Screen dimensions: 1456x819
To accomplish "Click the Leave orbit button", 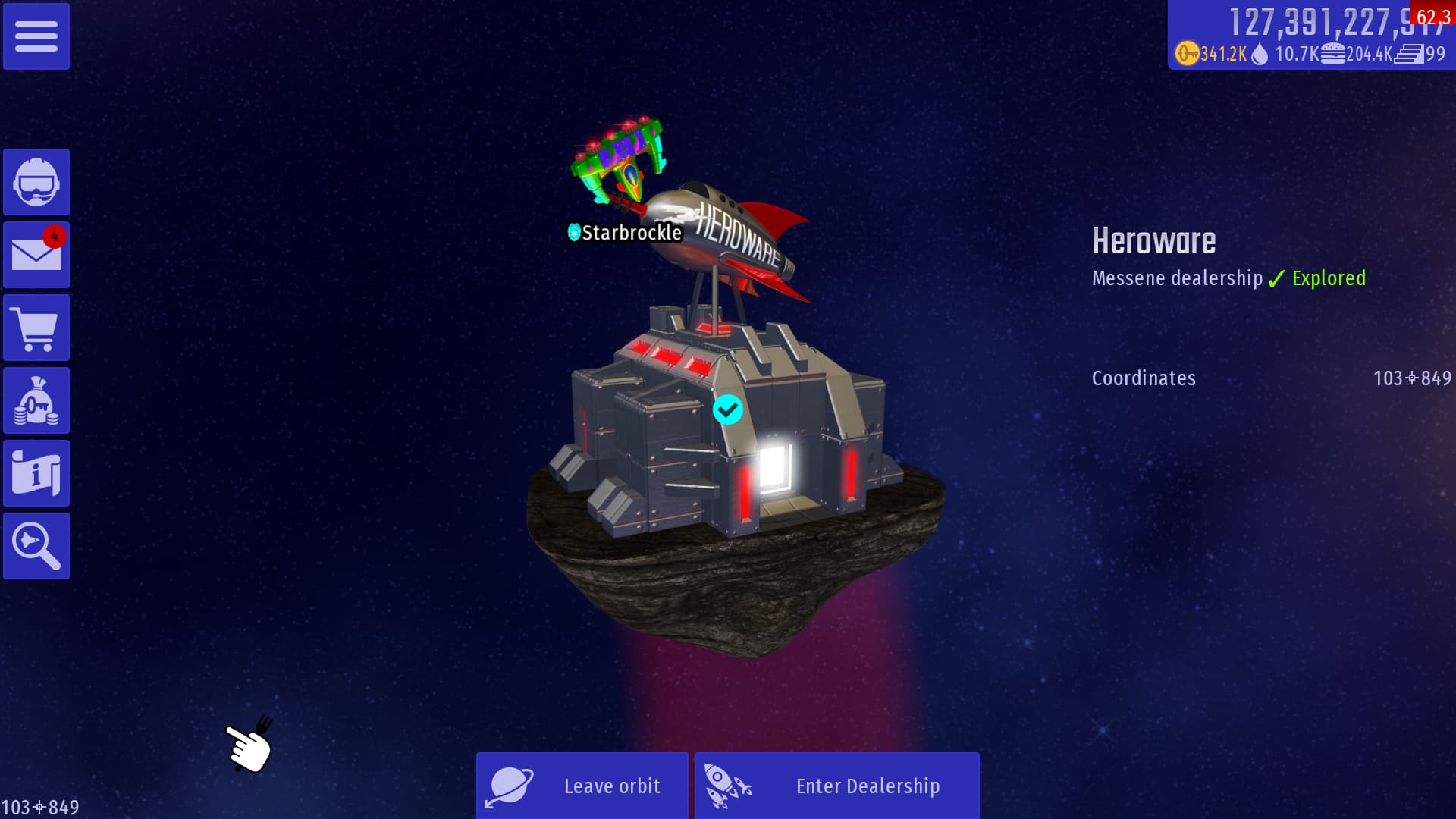I will click(x=582, y=786).
